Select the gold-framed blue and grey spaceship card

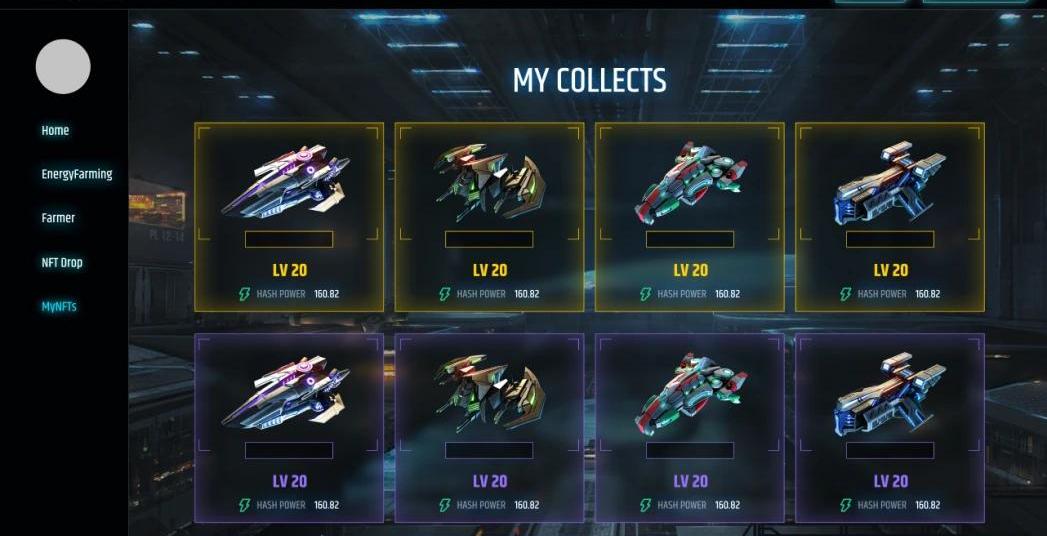[x=890, y=216]
